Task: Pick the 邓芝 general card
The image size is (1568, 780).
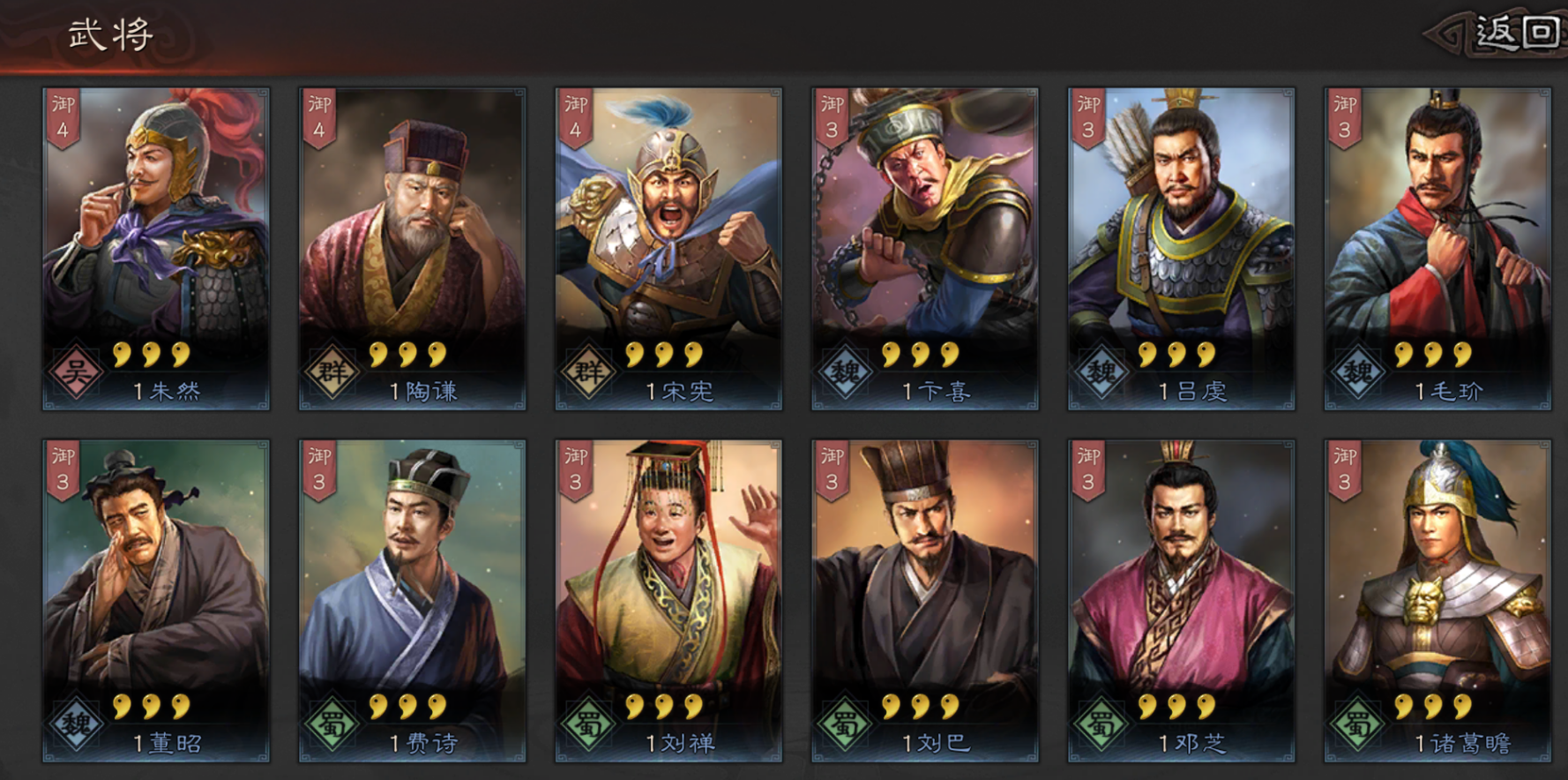Action: click(x=1181, y=600)
